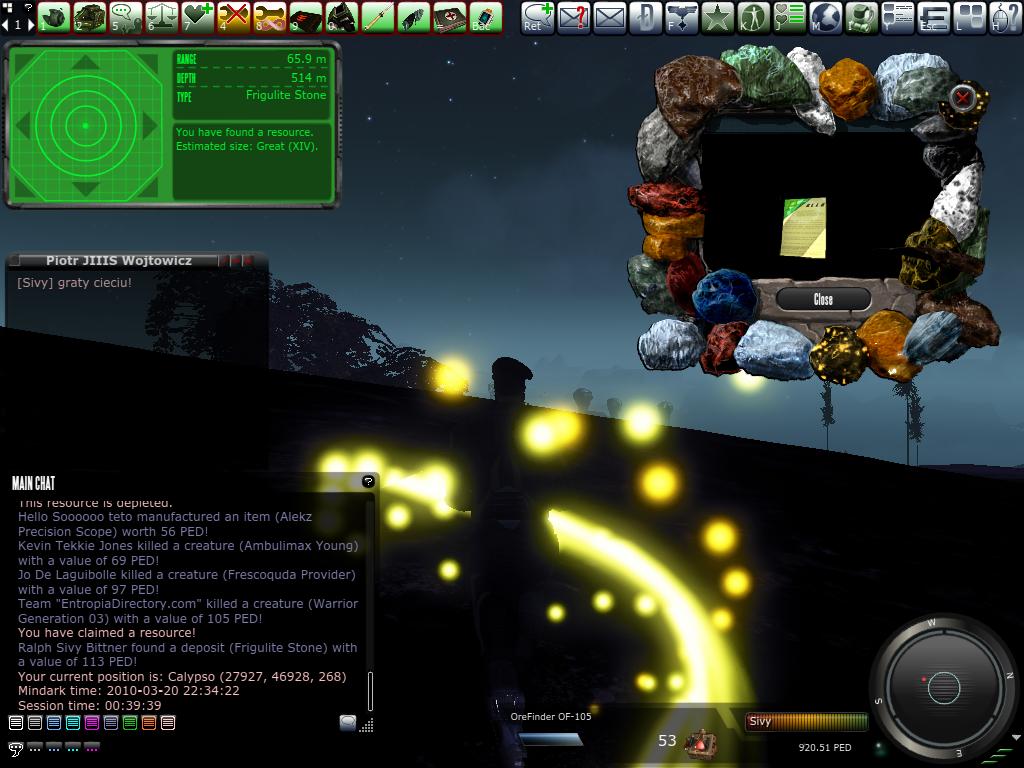This screenshot has width=1024, height=768.
Task: Open the Main Chat help question mark
Action: tap(368, 481)
